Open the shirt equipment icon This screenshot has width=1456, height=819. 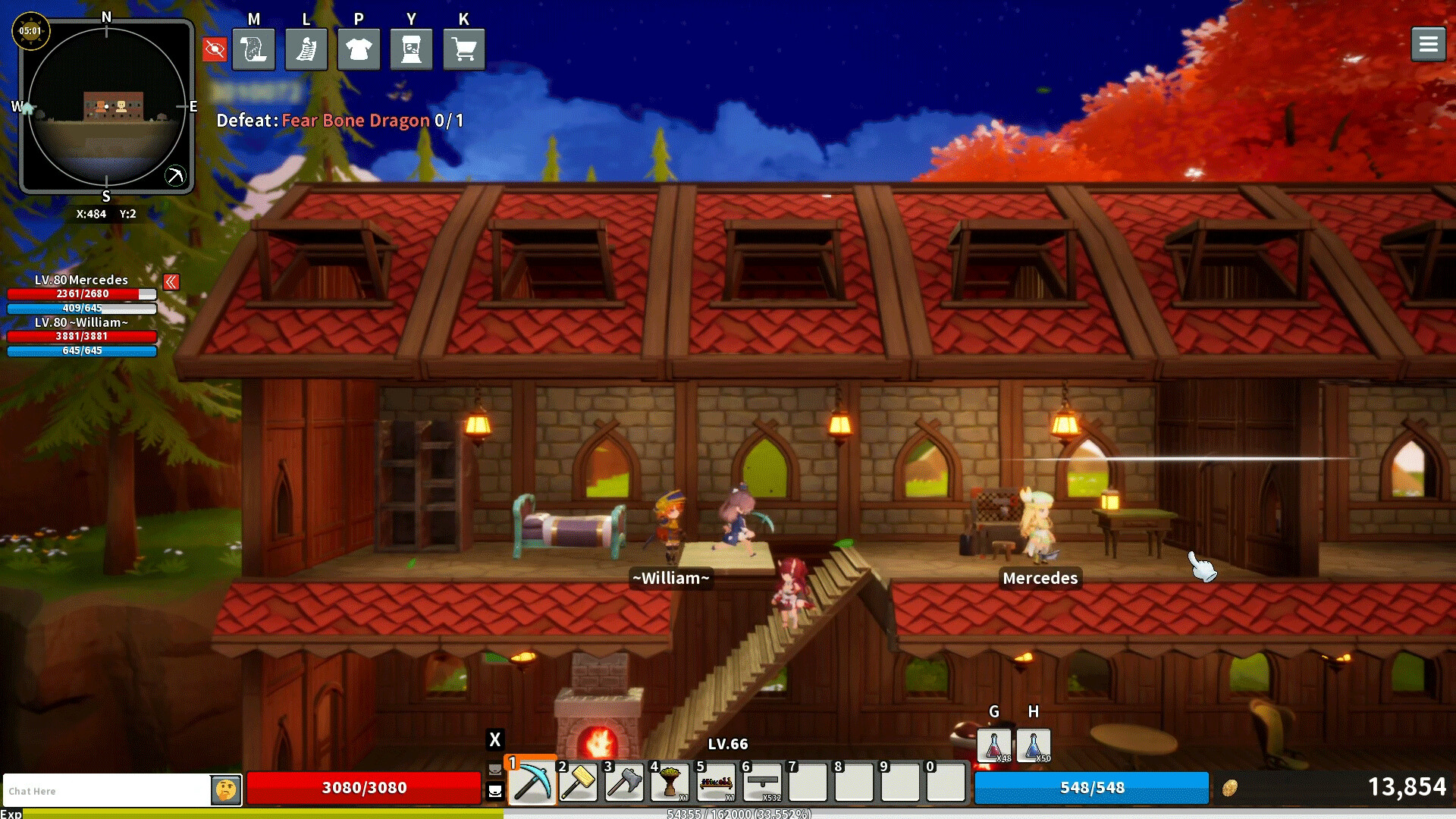point(359,50)
